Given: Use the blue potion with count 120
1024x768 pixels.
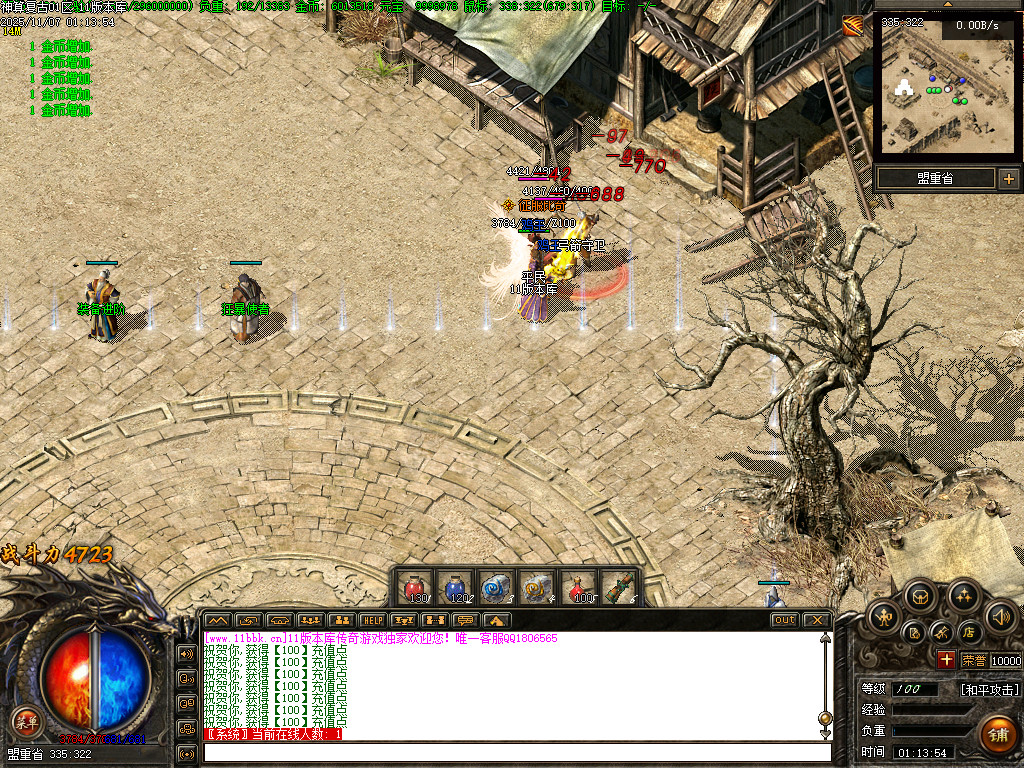Looking at the screenshot, I should point(455,587).
